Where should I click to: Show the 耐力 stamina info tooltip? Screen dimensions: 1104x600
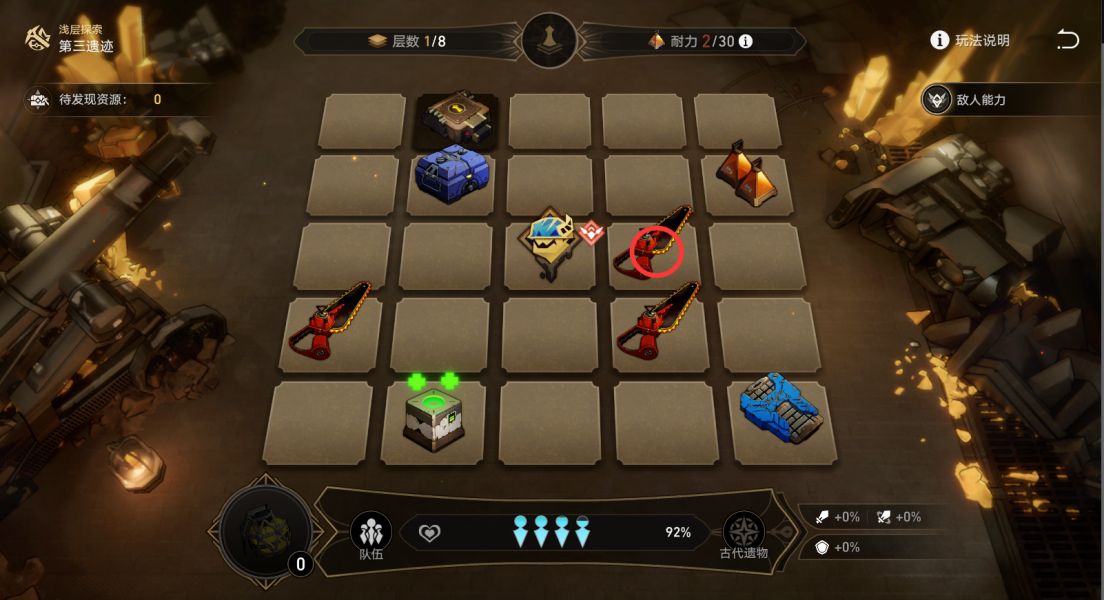point(745,41)
